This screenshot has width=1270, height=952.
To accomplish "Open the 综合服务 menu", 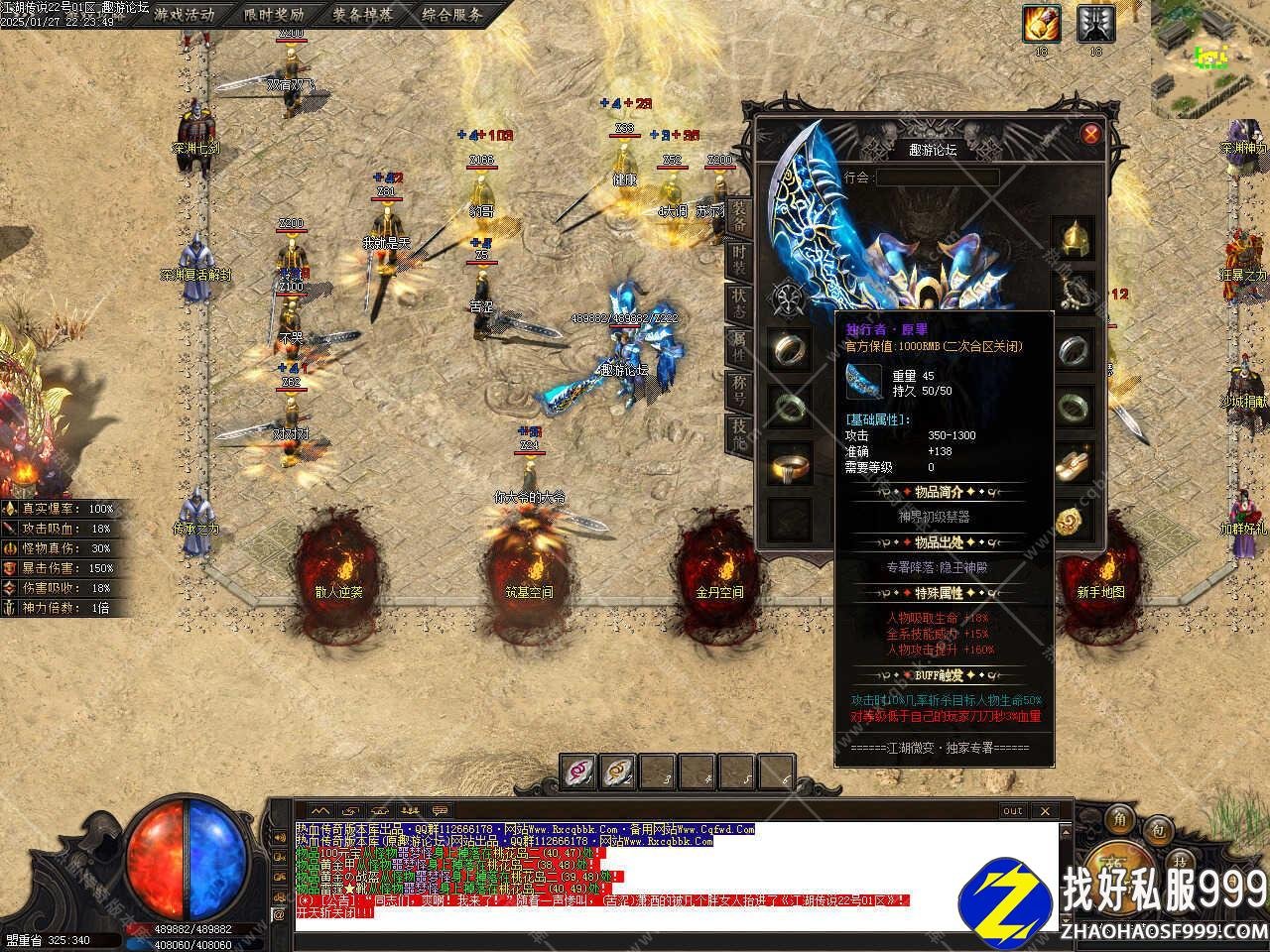I will (x=451, y=14).
